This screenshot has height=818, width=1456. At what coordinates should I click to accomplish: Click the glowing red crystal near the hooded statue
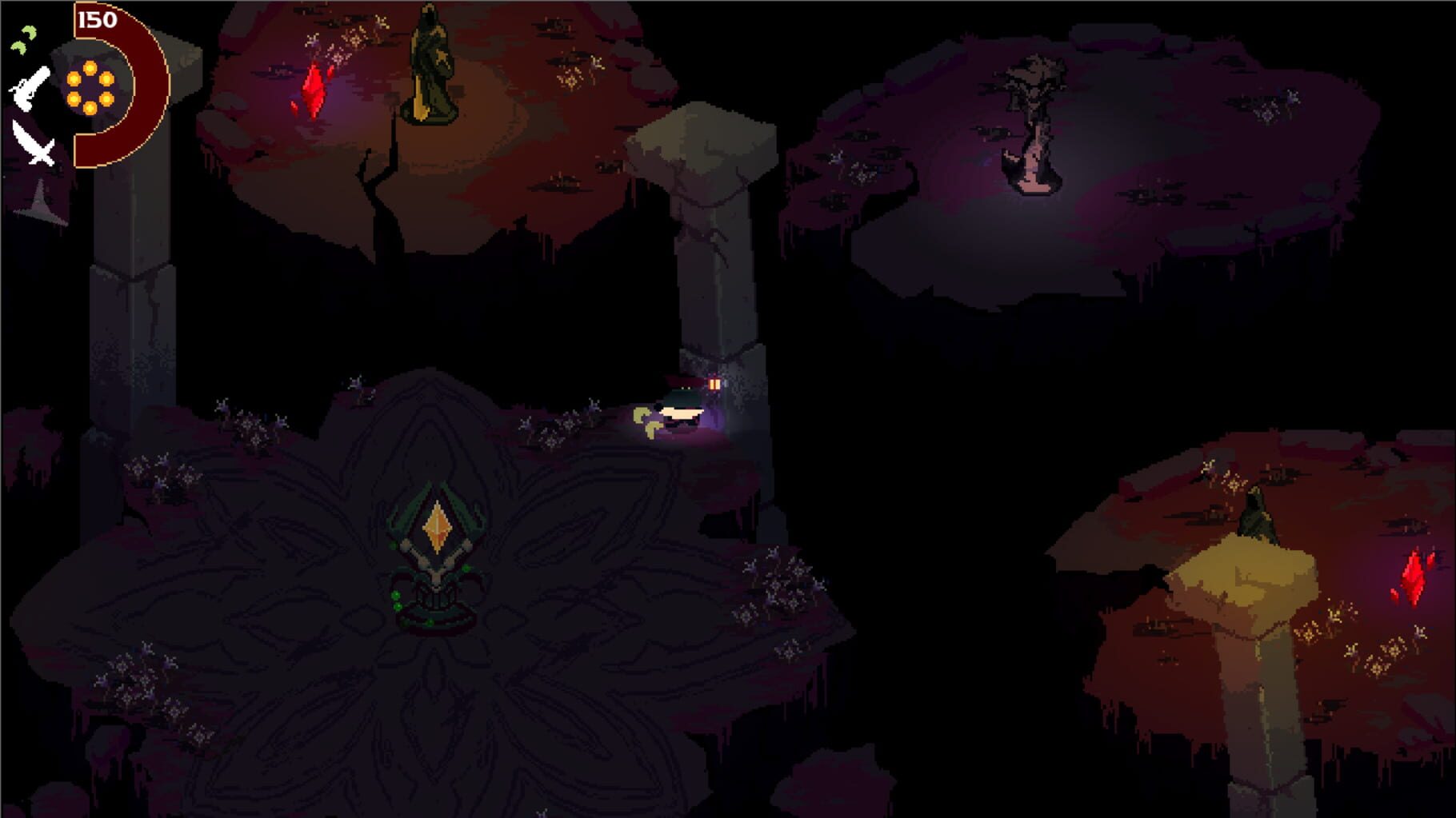312,88
